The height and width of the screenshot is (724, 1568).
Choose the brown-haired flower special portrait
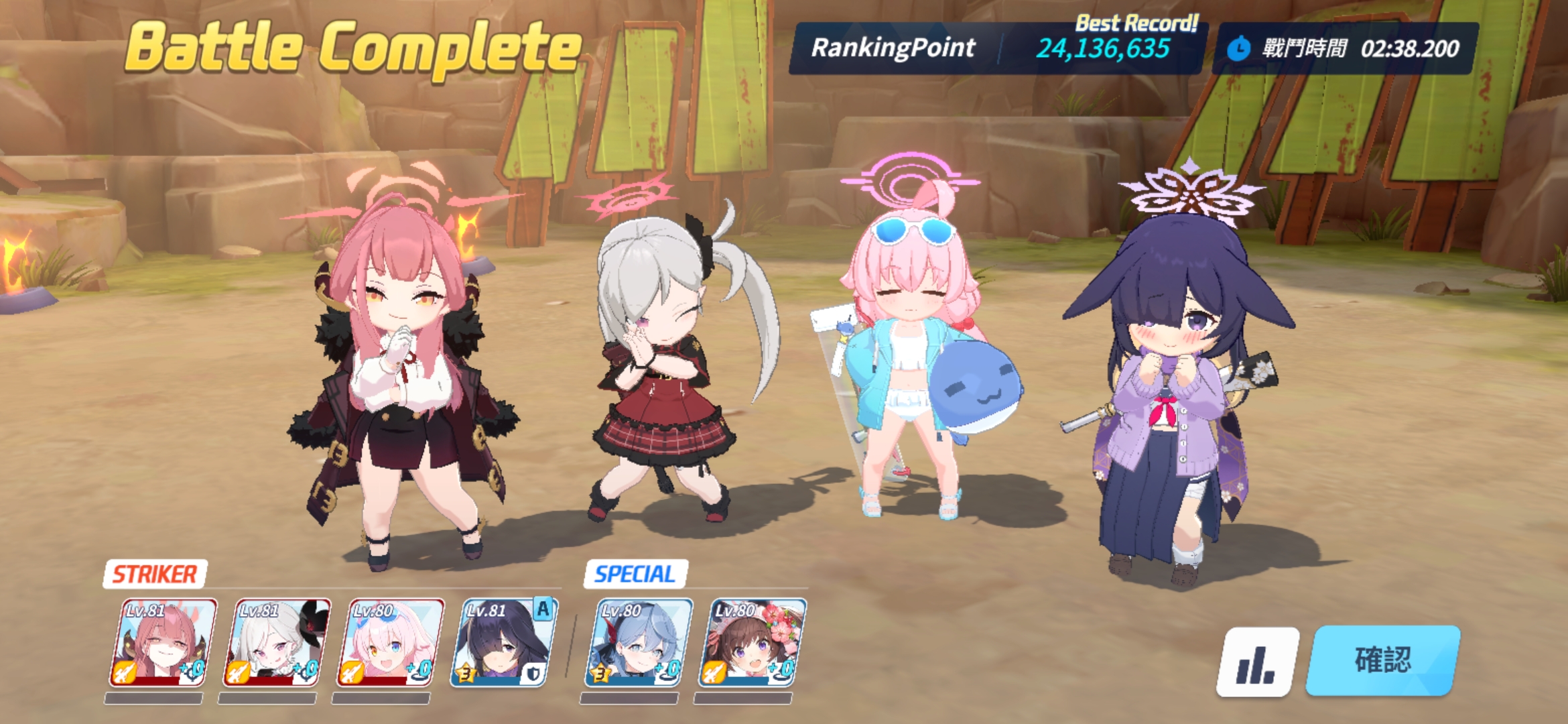tap(751, 644)
